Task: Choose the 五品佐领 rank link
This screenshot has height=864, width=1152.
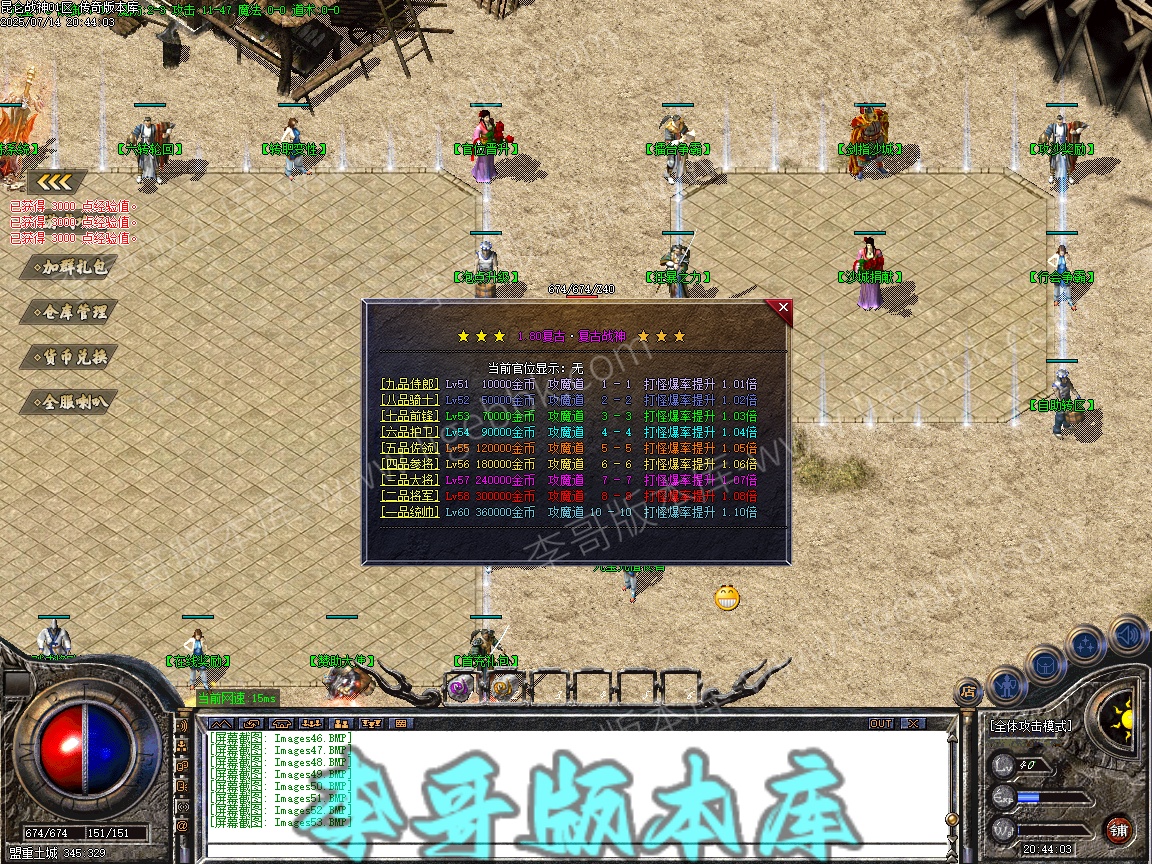Action: point(410,448)
